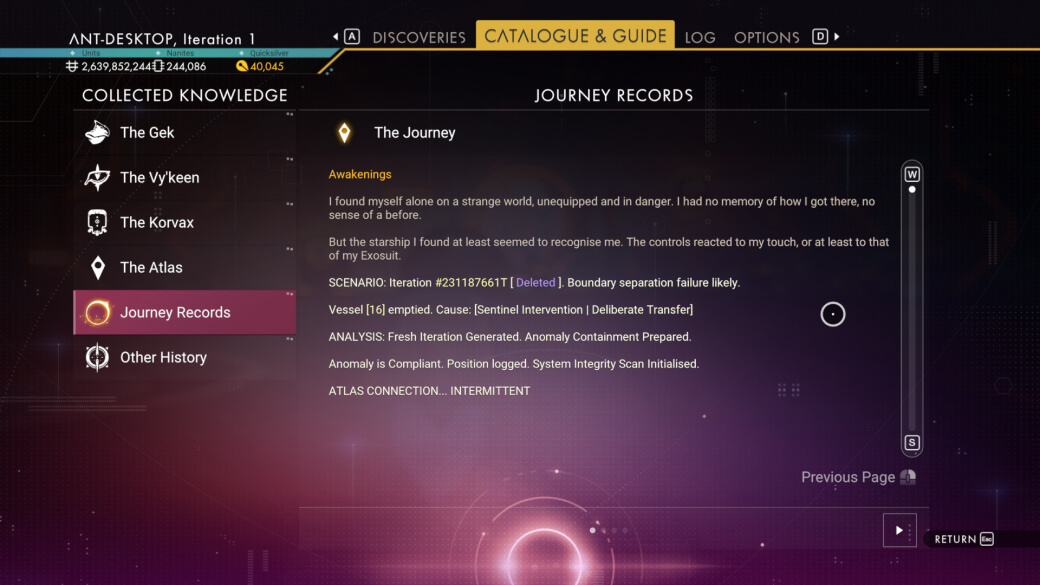Open the Log tab
Image resolution: width=1040 pixels, height=585 pixels.
(x=700, y=37)
